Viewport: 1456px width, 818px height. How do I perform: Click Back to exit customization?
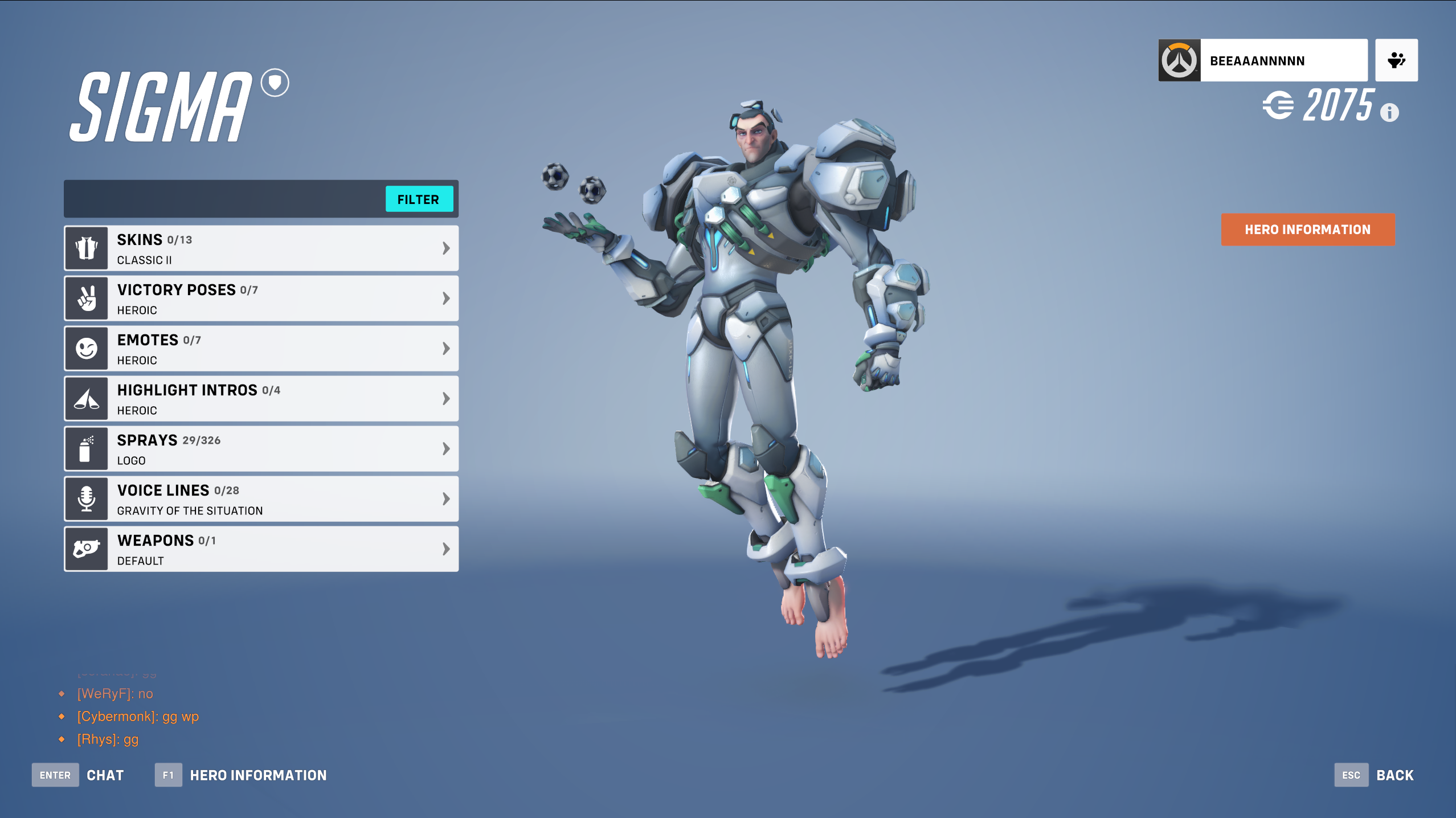[x=1394, y=775]
